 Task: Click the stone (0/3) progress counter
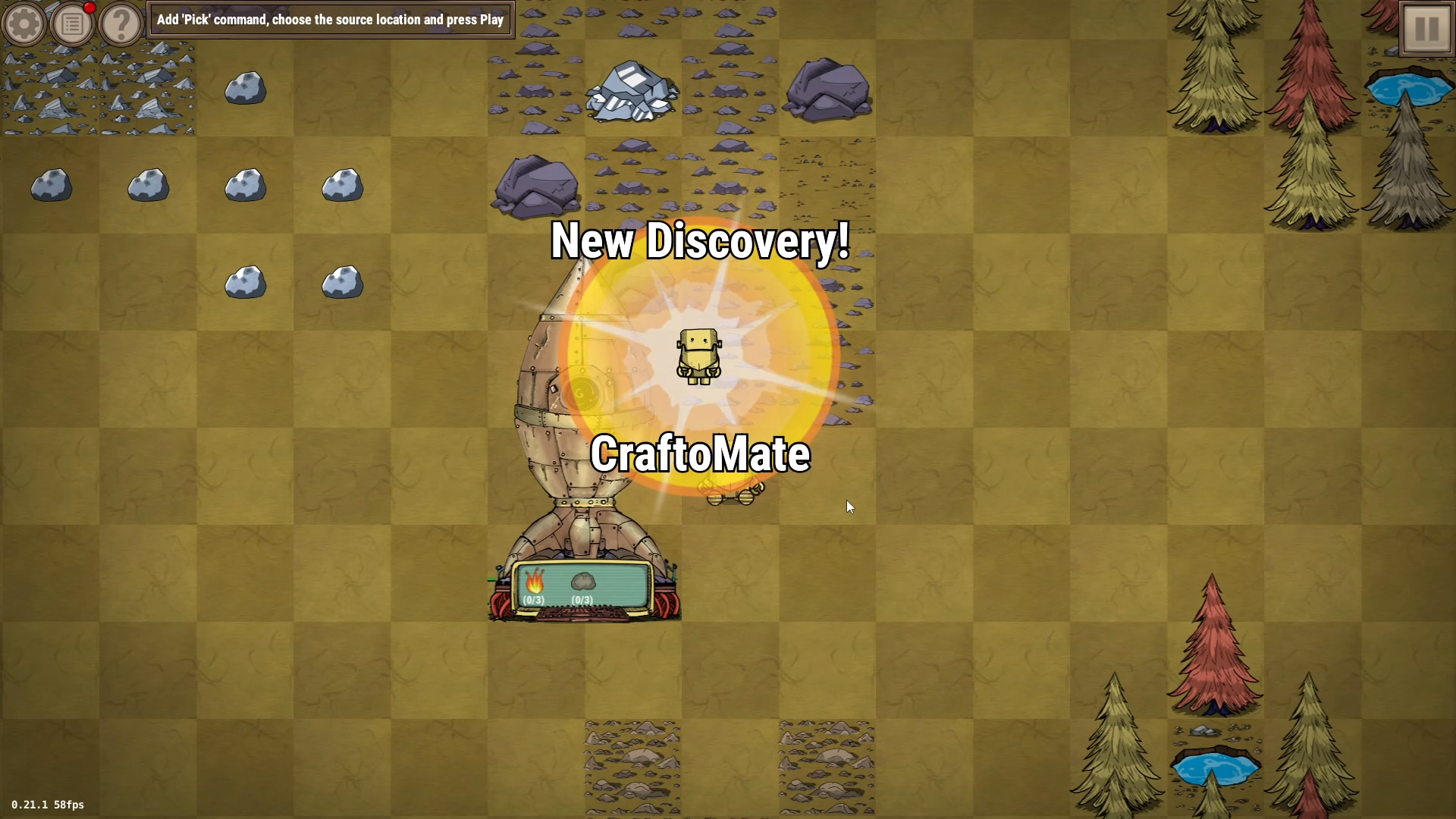(582, 601)
